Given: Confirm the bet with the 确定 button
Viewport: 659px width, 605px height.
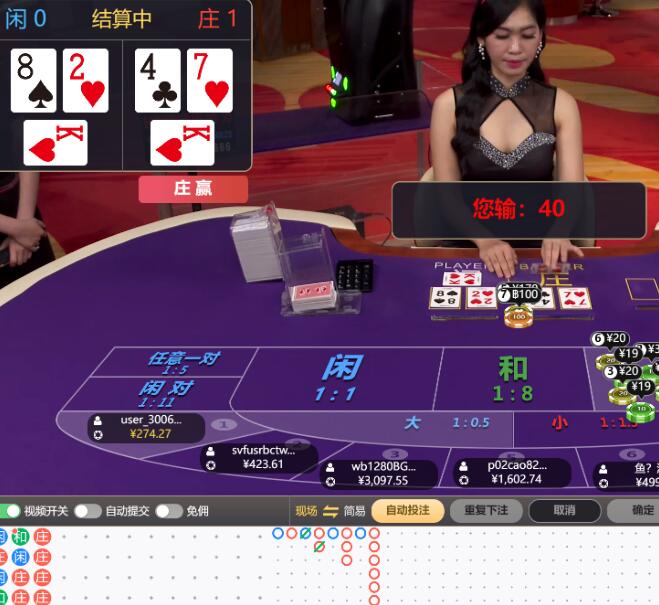Looking at the screenshot, I should point(640,510).
